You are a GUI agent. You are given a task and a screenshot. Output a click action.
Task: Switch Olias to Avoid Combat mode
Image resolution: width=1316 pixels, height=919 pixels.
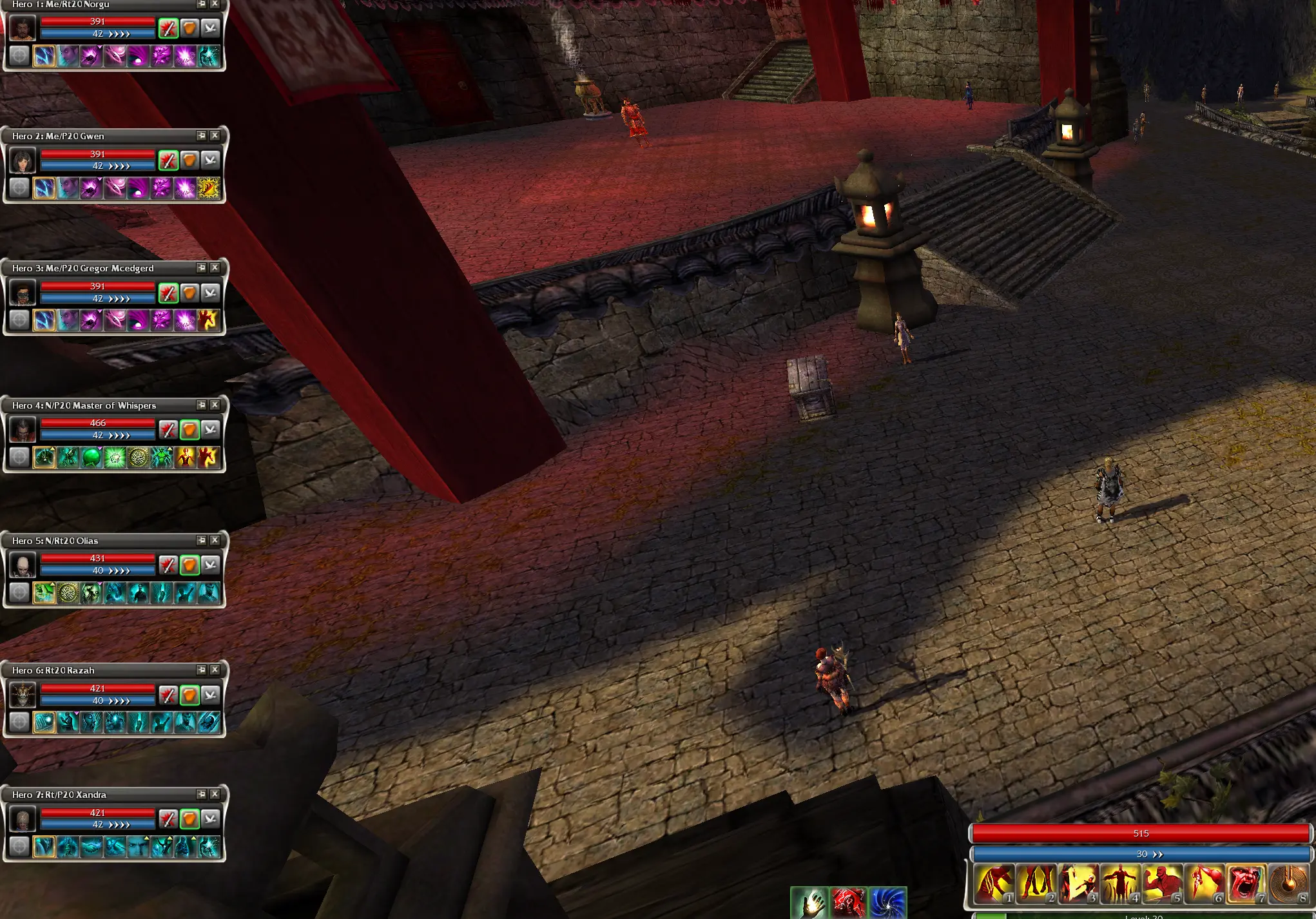pyautogui.click(x=210, y=565)
